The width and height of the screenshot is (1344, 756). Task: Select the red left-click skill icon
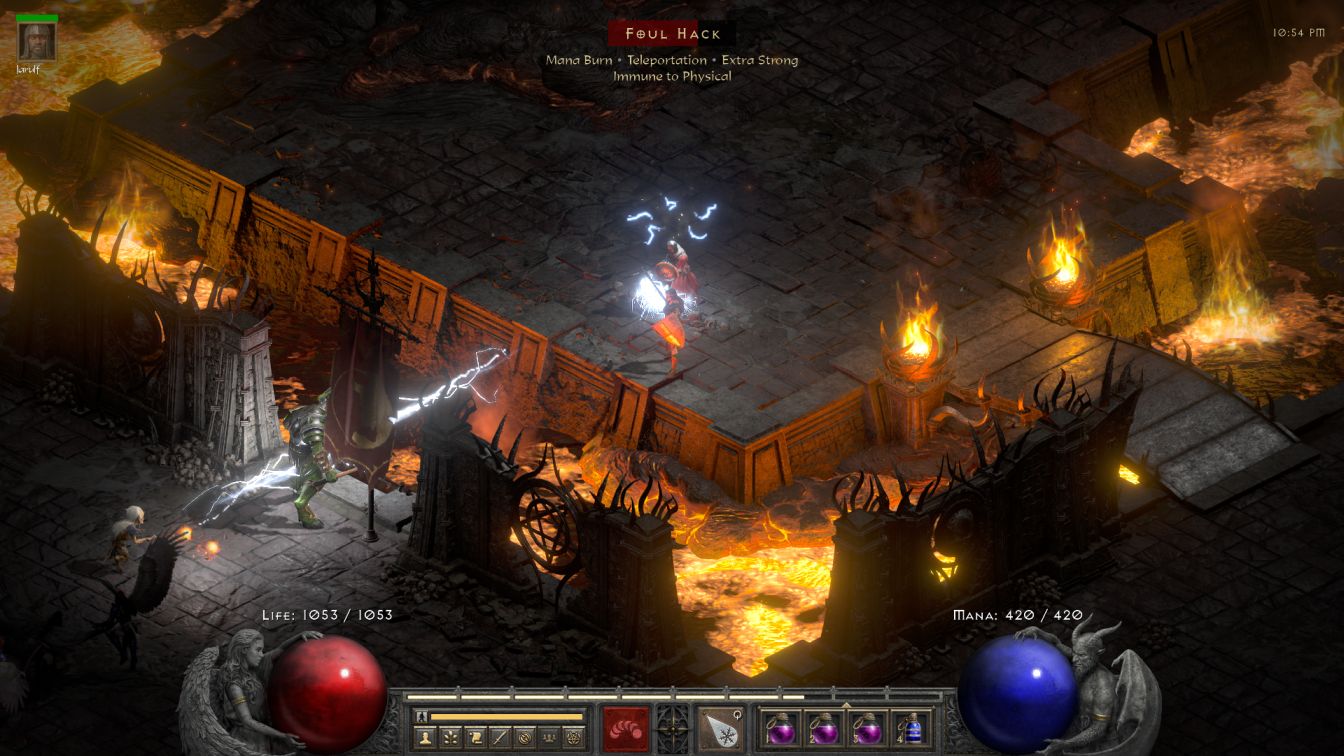[626, 728]
